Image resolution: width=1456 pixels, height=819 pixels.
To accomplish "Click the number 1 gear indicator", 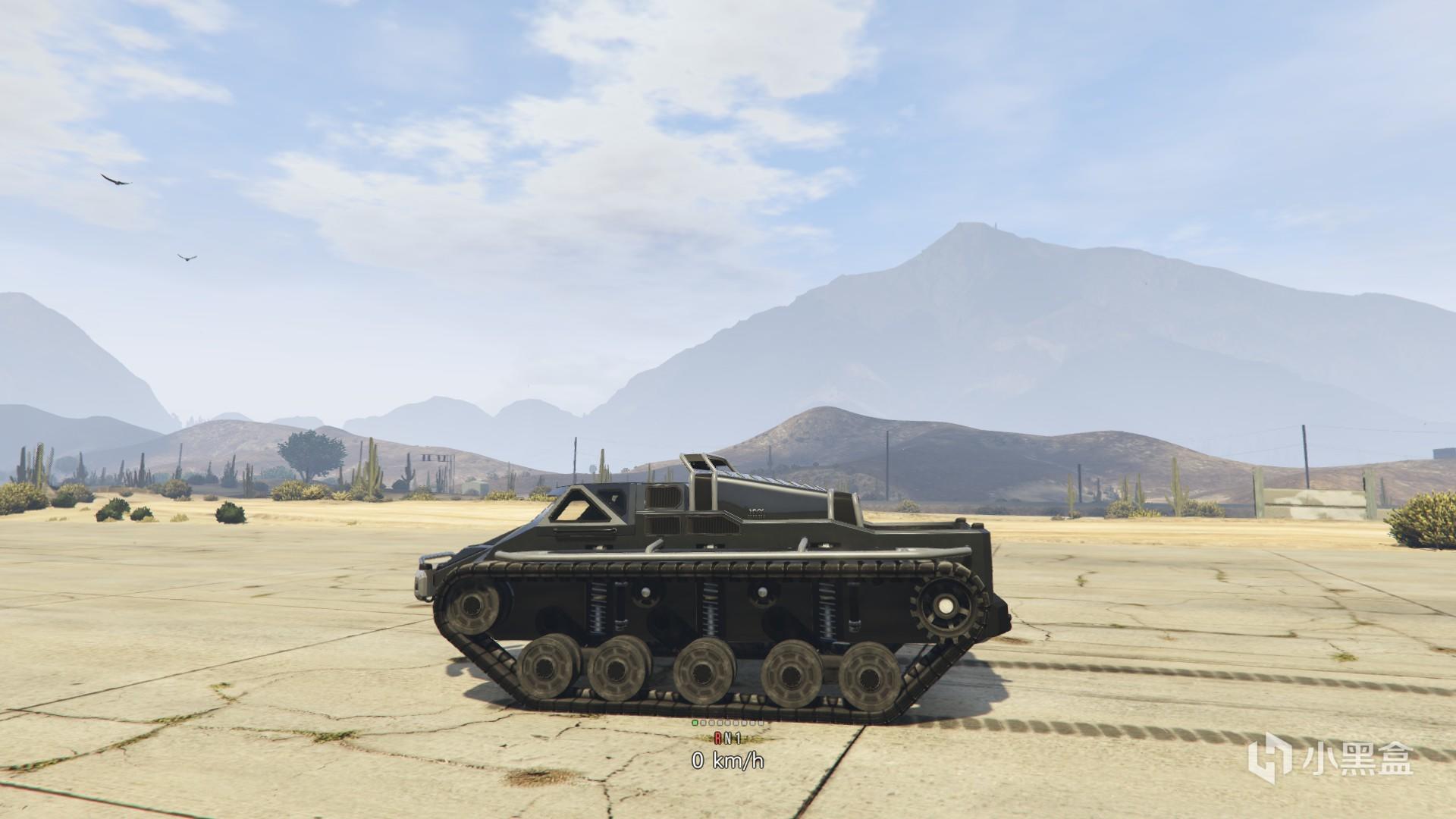I will click(739, 736).
